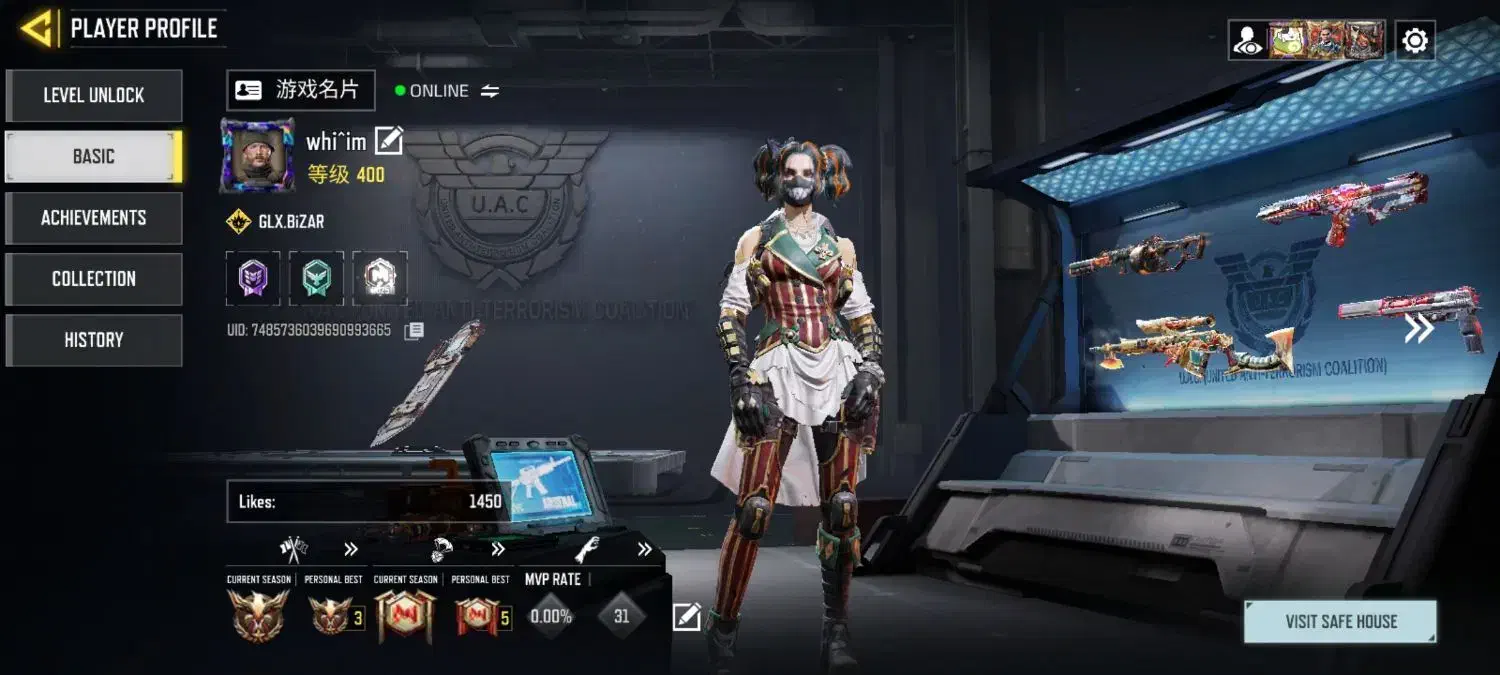Select the Basic profile tab

(x=94, y=157)
